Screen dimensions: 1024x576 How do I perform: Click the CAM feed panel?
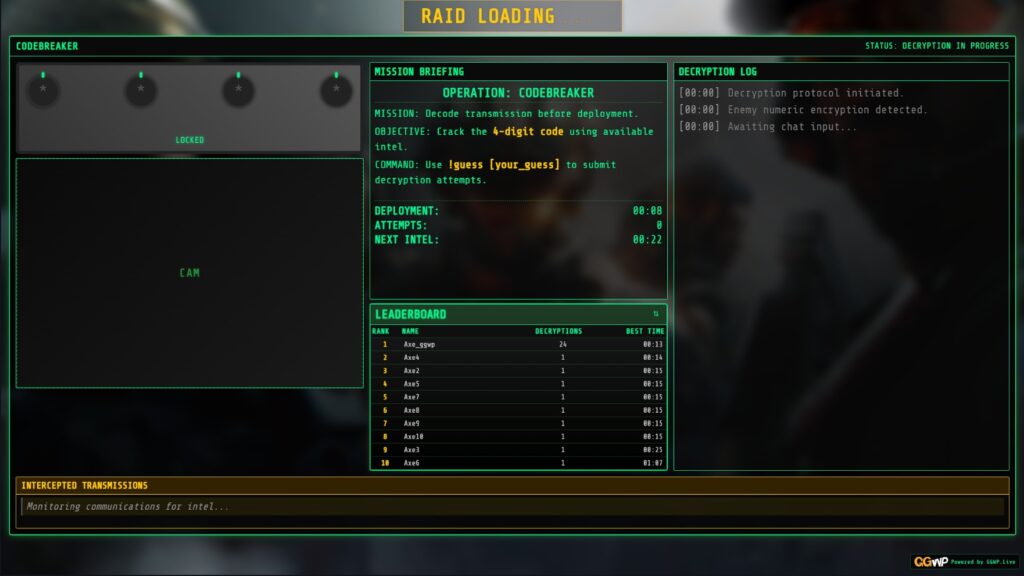point(189,273)
